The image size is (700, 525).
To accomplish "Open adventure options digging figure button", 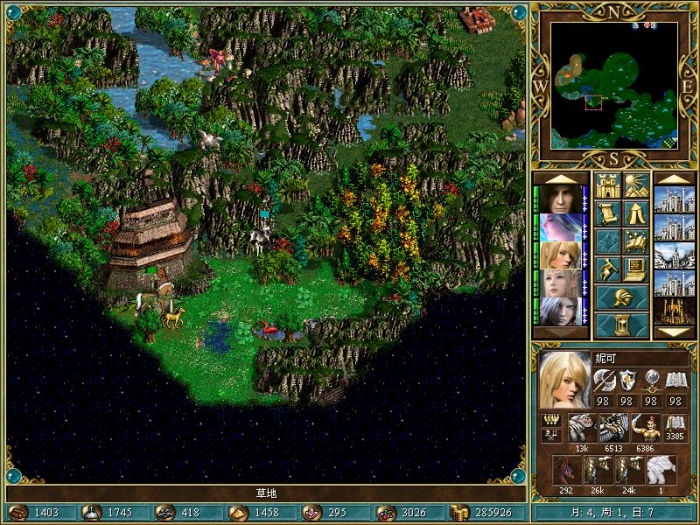I will pyautogui.click(x=608, y=269).
